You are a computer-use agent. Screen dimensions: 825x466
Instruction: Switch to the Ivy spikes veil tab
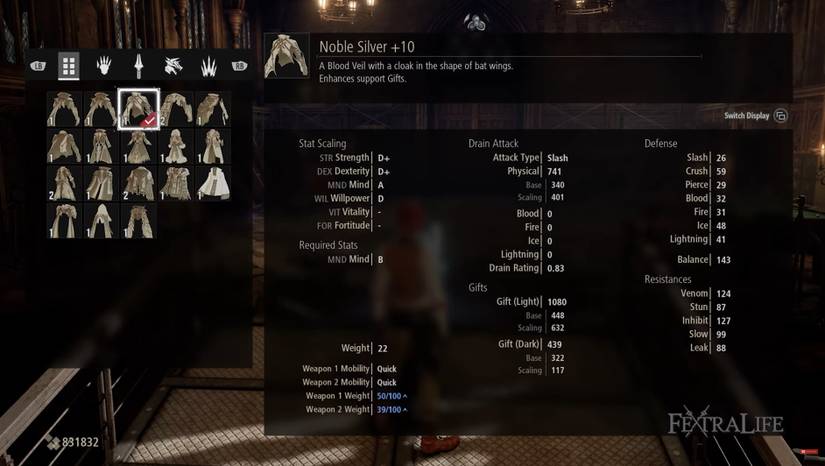[209, 66]
